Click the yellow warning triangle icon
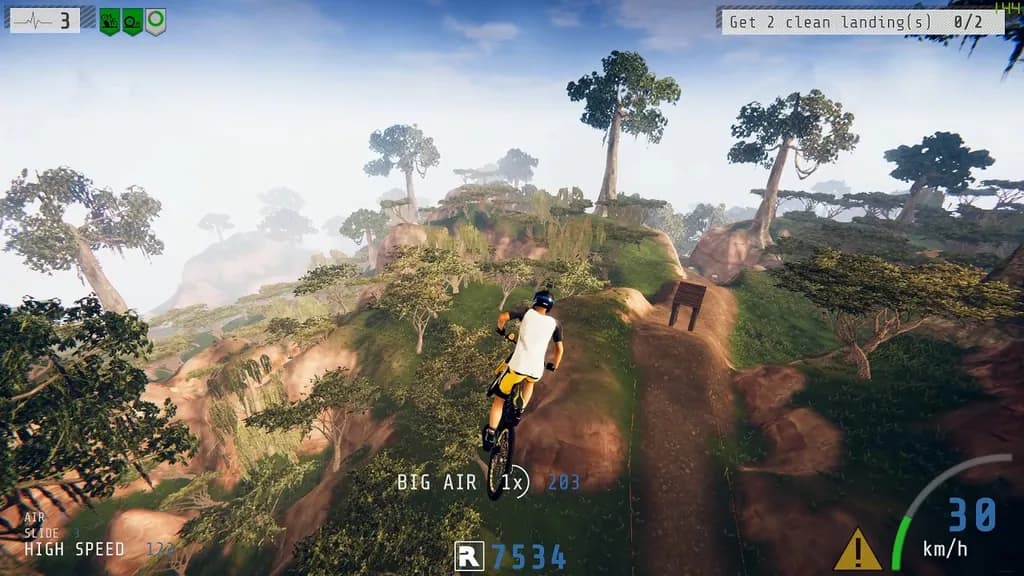The image size is (1024, 576). (x=857, y=551)
